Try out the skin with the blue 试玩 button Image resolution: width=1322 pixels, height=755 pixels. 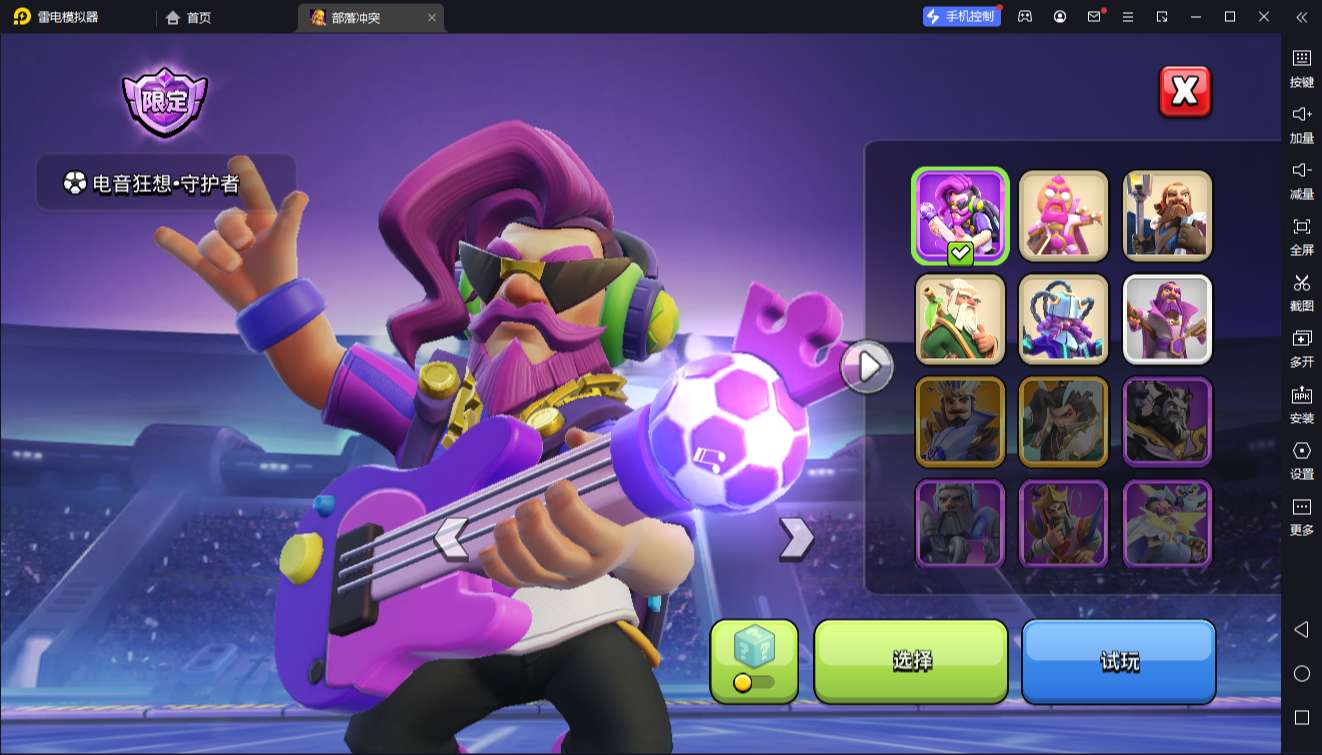pos(1118,660)
